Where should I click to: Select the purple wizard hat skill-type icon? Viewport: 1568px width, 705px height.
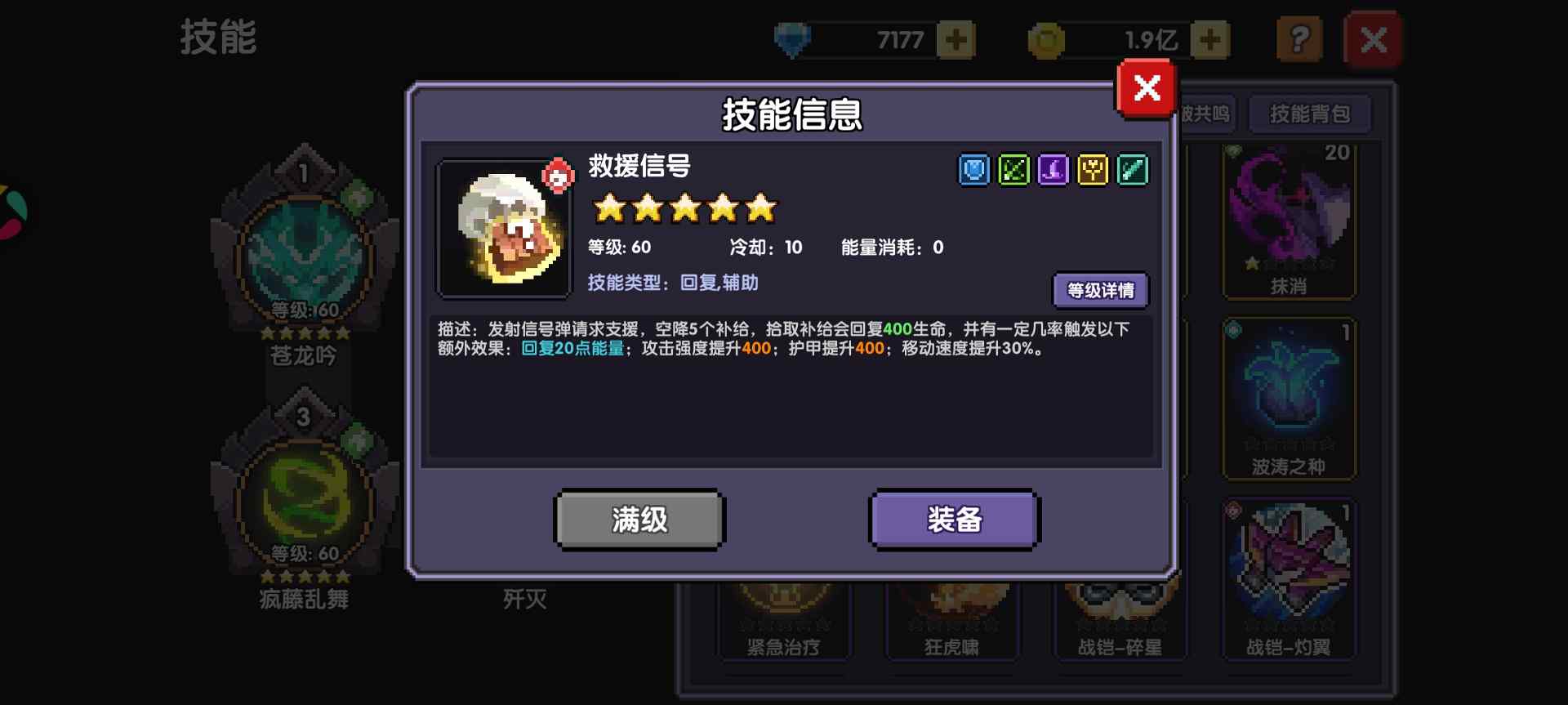pyautogui.click(x=1053, y=170)
